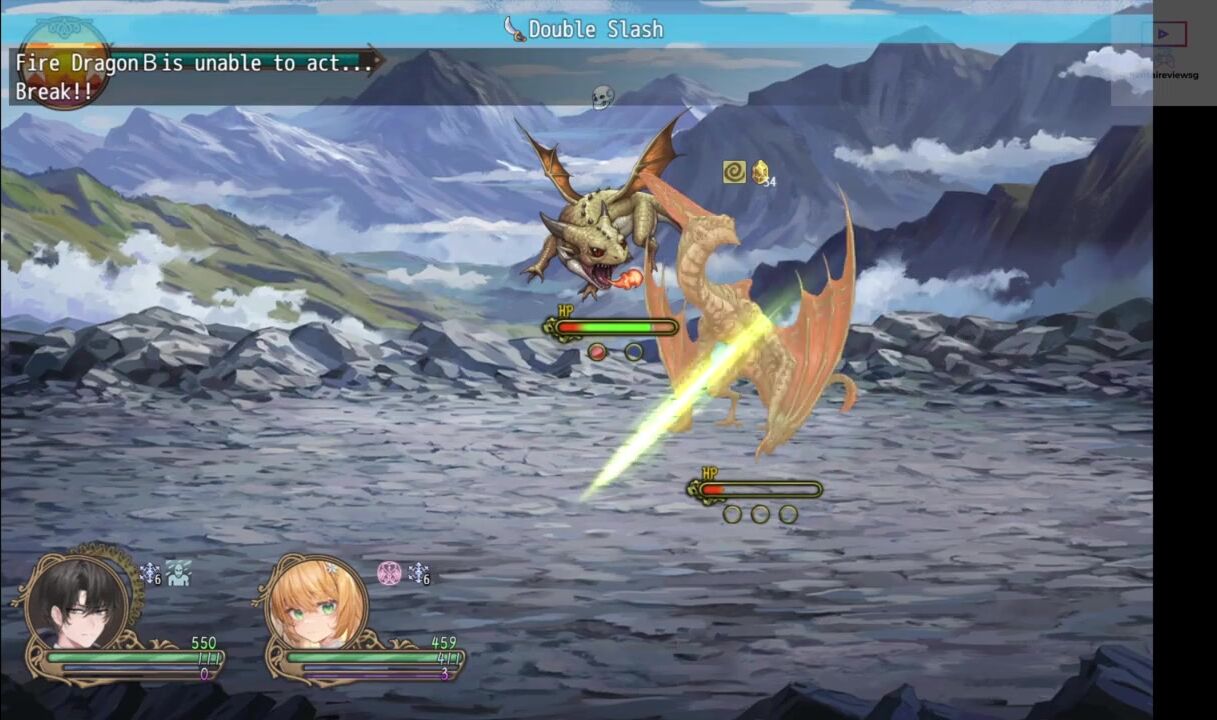
Task: Click the round orb emblem by the battle log
Action: [x=63, y=62]
